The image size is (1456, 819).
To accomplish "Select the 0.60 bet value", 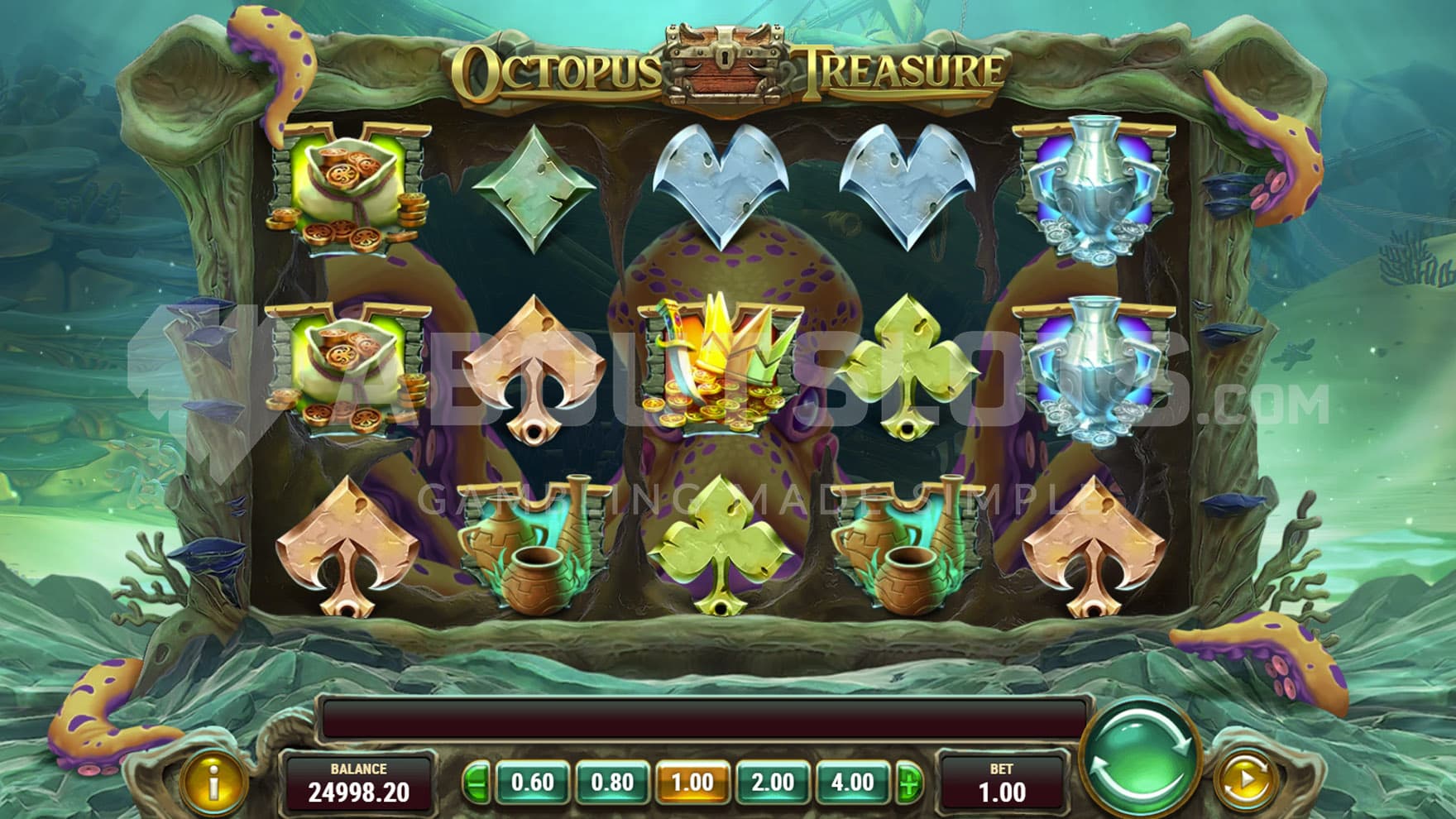I will (x=533, y=782).
